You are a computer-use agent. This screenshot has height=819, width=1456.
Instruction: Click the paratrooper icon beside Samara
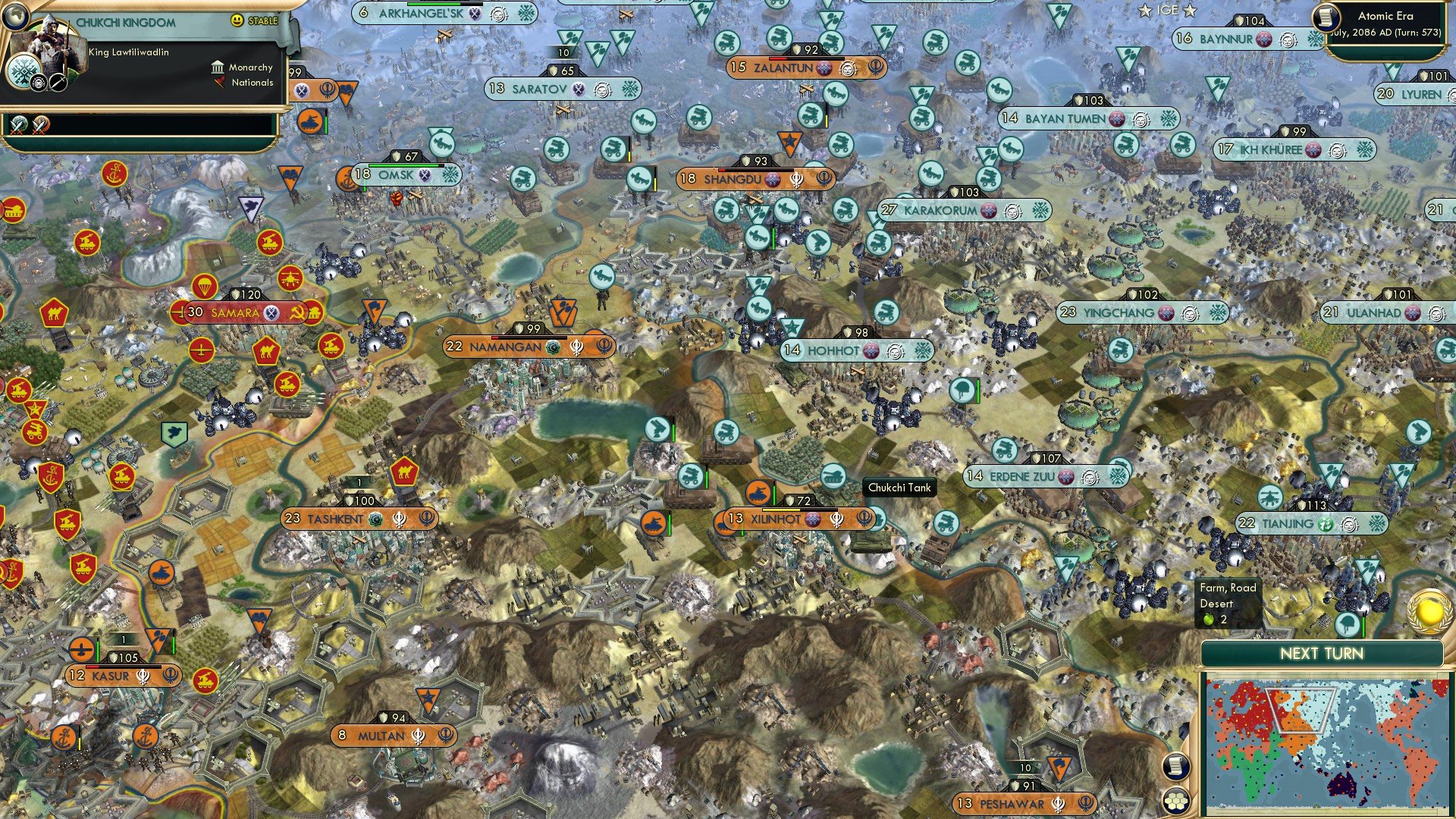coord(204,287)
